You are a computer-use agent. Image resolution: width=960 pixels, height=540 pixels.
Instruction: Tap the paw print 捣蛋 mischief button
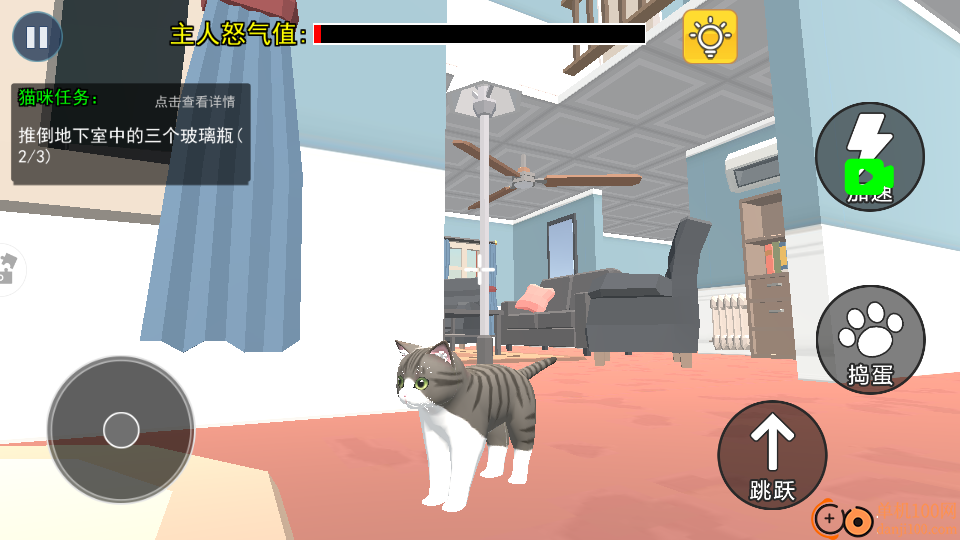[x=870, y=339]
